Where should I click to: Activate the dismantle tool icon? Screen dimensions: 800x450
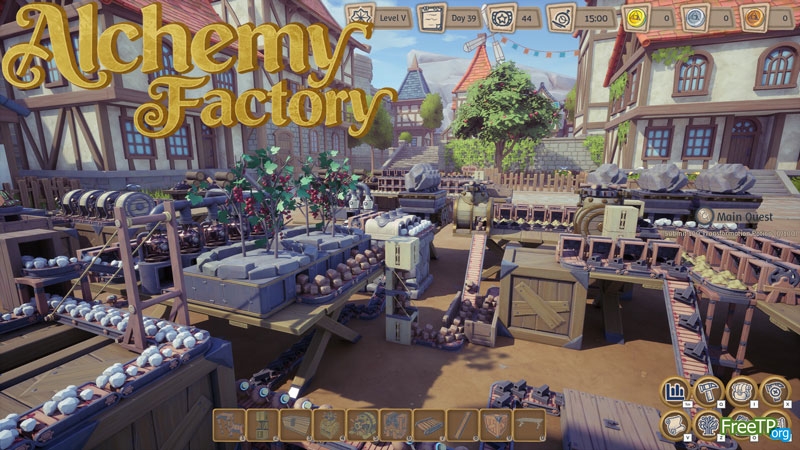[774, 392]
